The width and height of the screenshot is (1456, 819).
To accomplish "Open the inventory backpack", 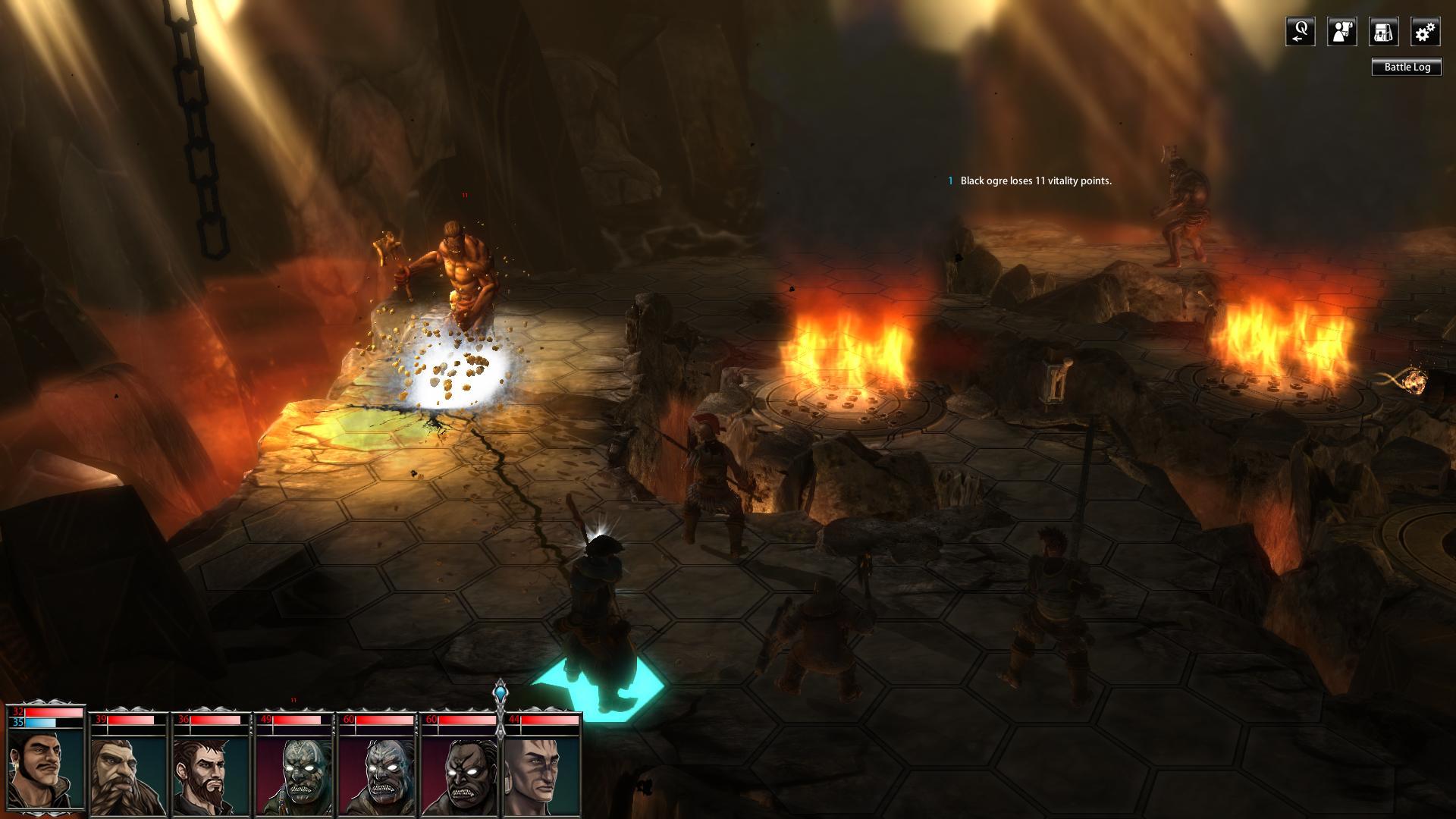I will tap(1383, 32).
